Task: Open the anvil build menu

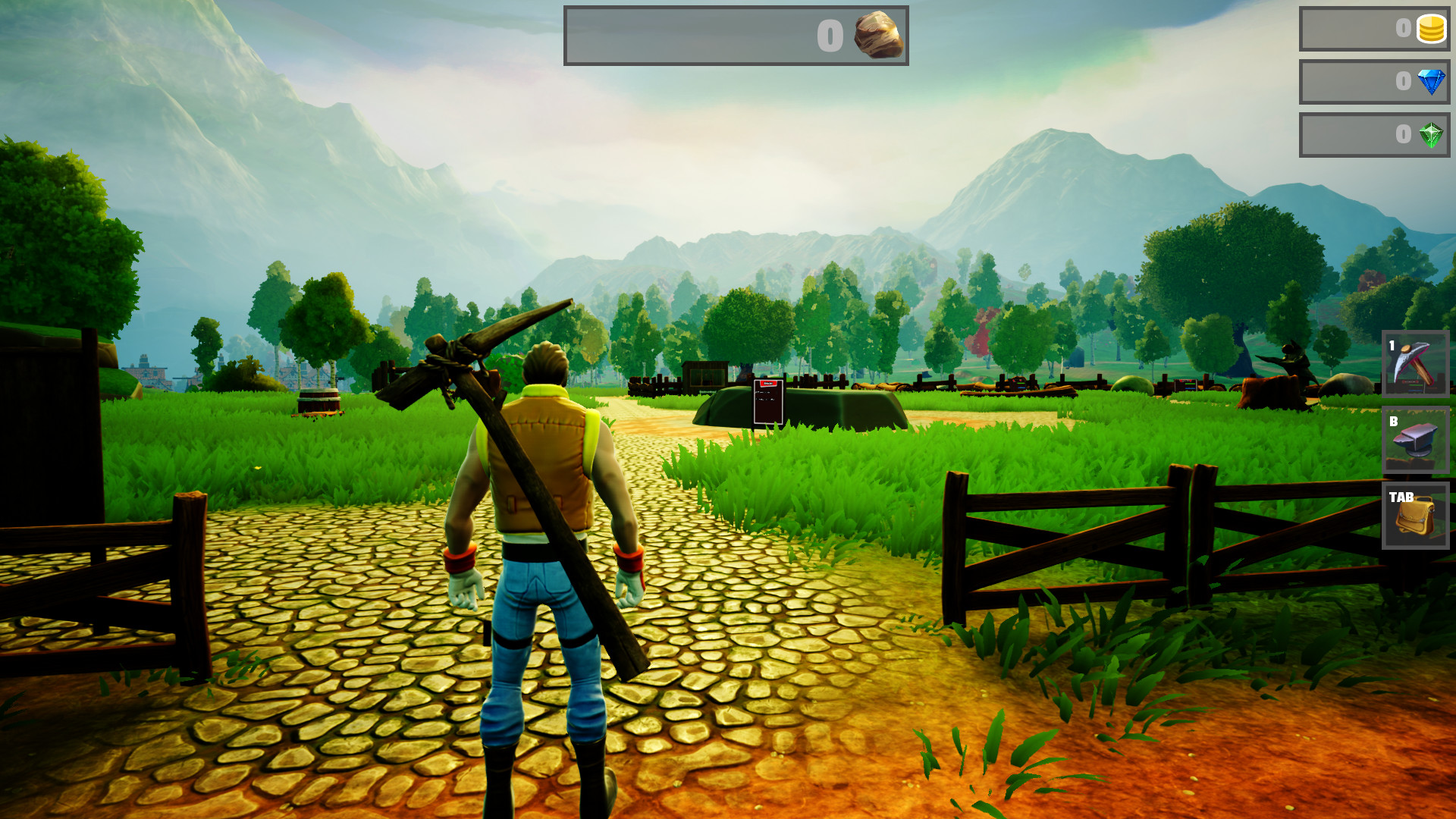Action: coord(1415,440)
